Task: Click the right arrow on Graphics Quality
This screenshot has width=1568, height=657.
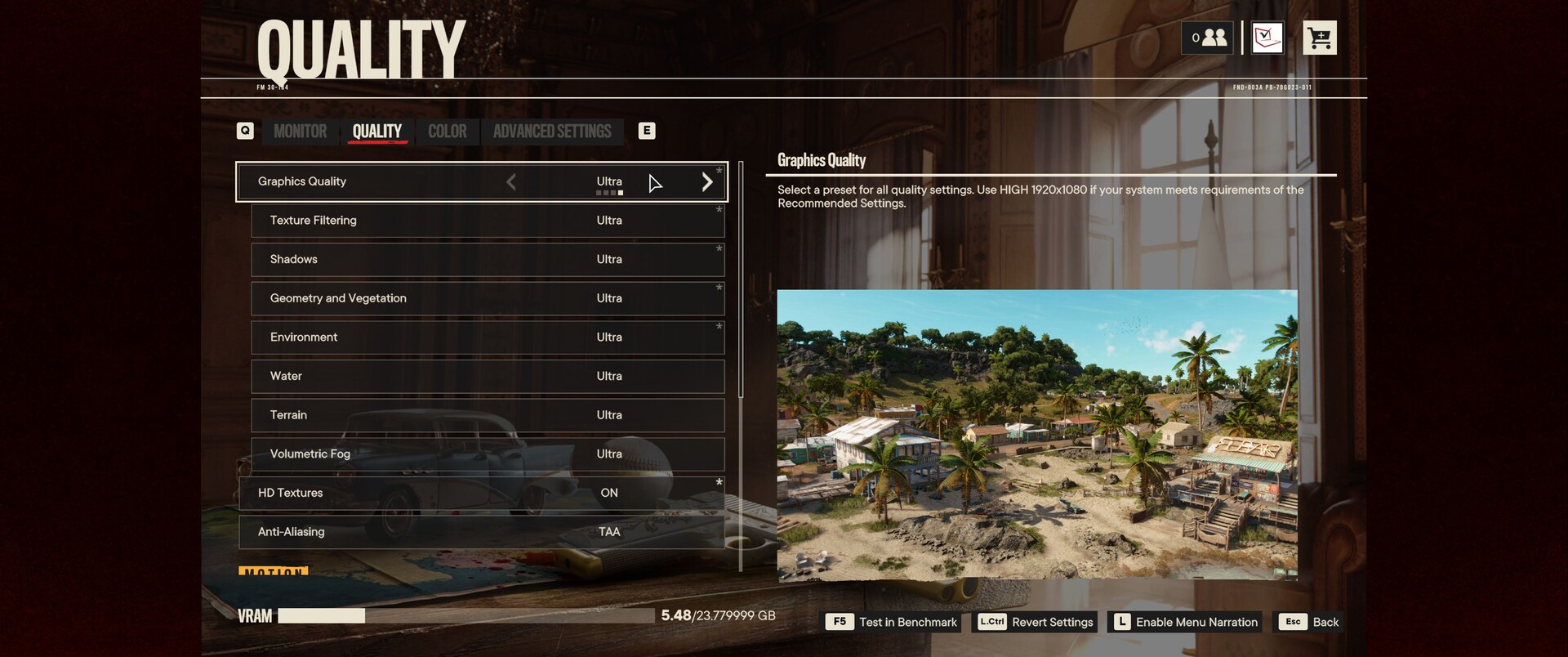Action: [707, 182]
